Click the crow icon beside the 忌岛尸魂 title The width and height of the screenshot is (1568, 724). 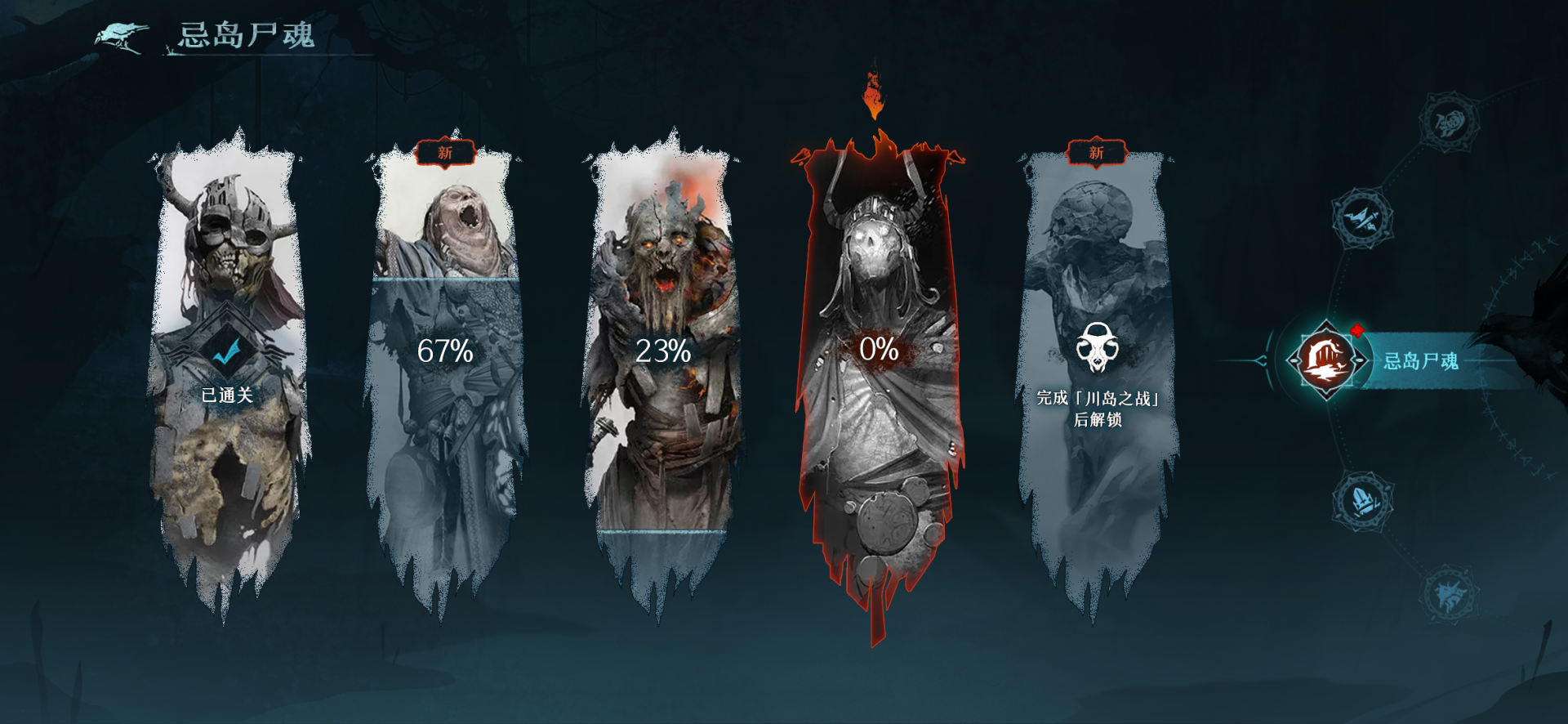[x=122, y=36]
